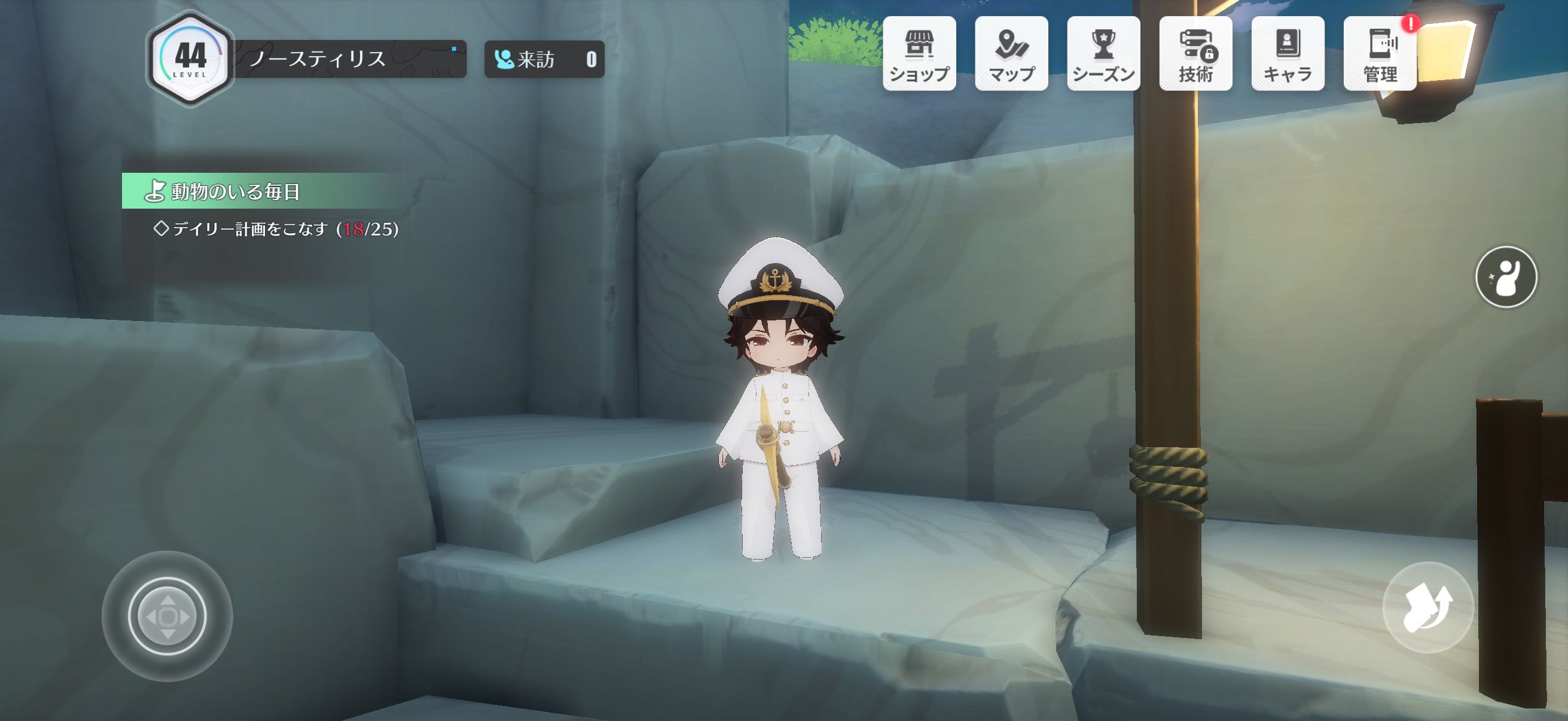The height and width of the screenshot is (721, 1568).
Task: Open the 来訪 visitors panel
Action: tap(544, 59)
